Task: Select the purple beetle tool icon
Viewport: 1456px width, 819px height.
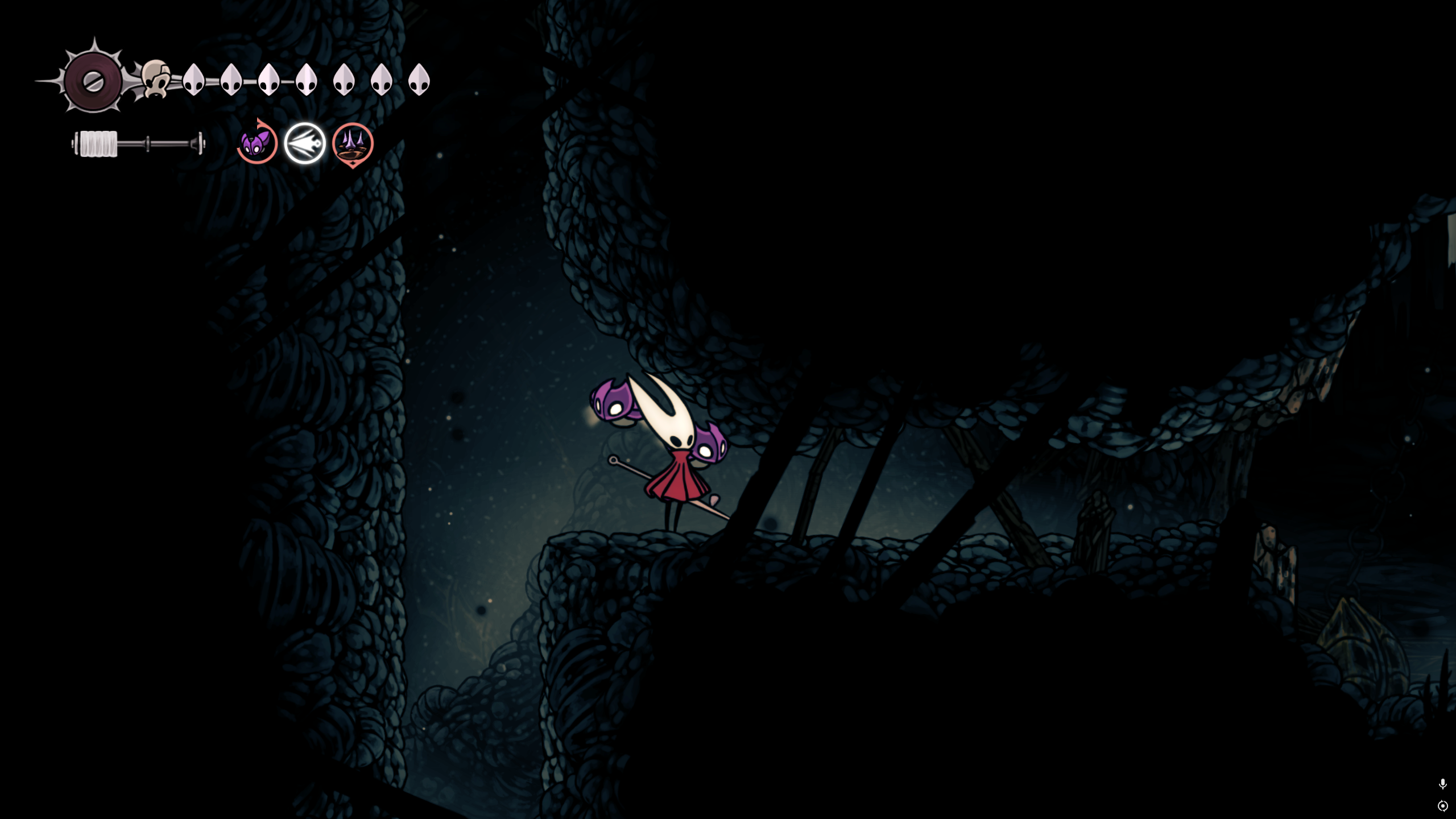Action: (257, 143)
